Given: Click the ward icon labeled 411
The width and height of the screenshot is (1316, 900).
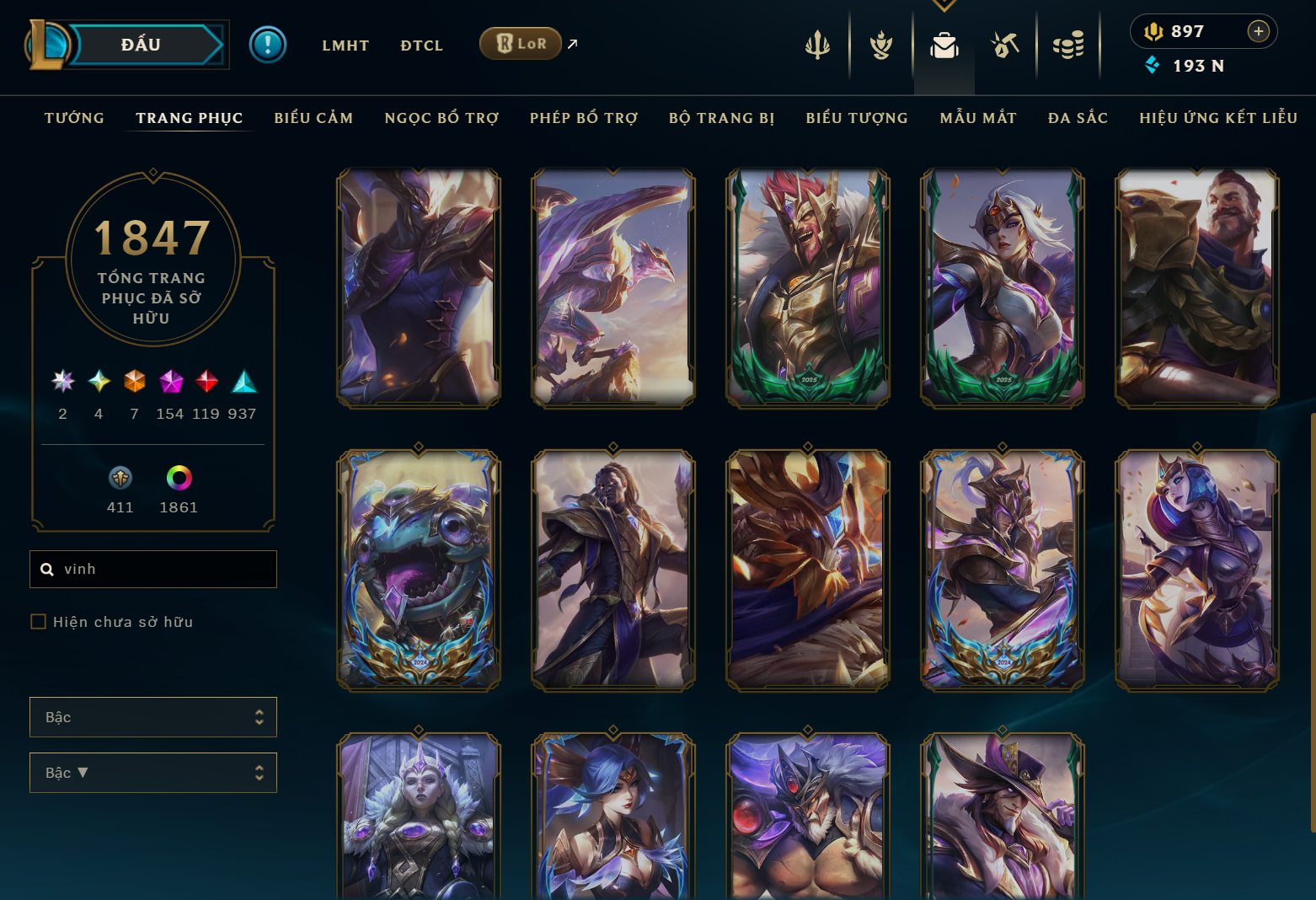Looking at the screenshot, I should pos(120,479).
